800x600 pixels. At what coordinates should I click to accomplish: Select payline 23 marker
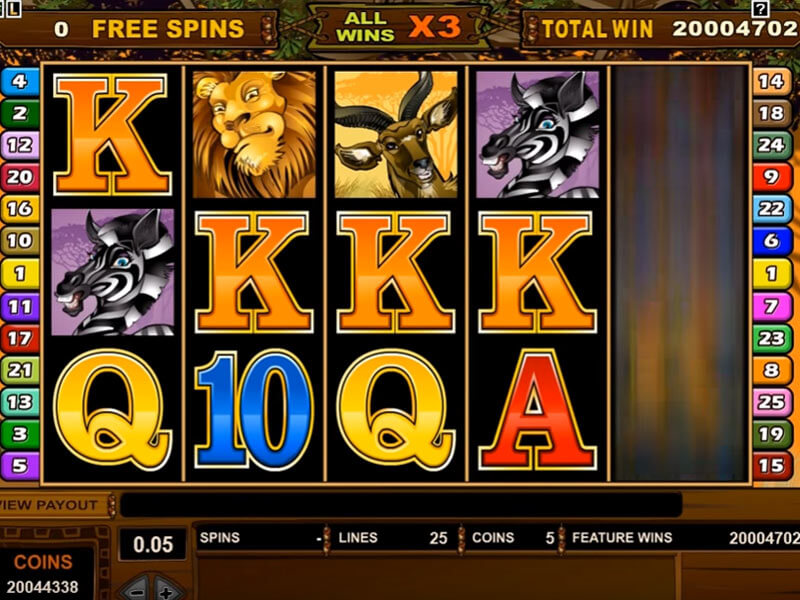point(770,338)
